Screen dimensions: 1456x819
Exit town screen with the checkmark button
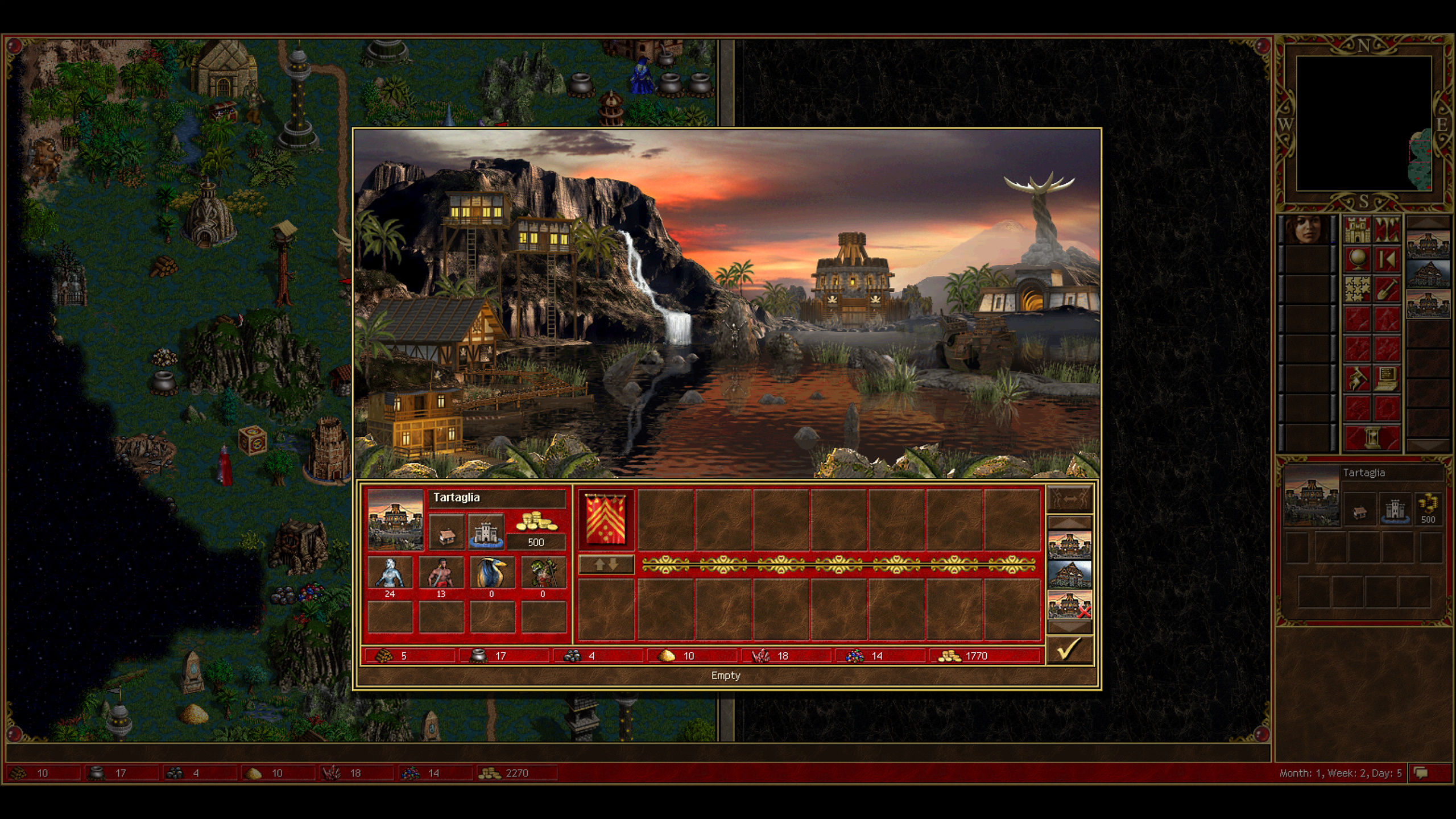[x=1069, y=650]
